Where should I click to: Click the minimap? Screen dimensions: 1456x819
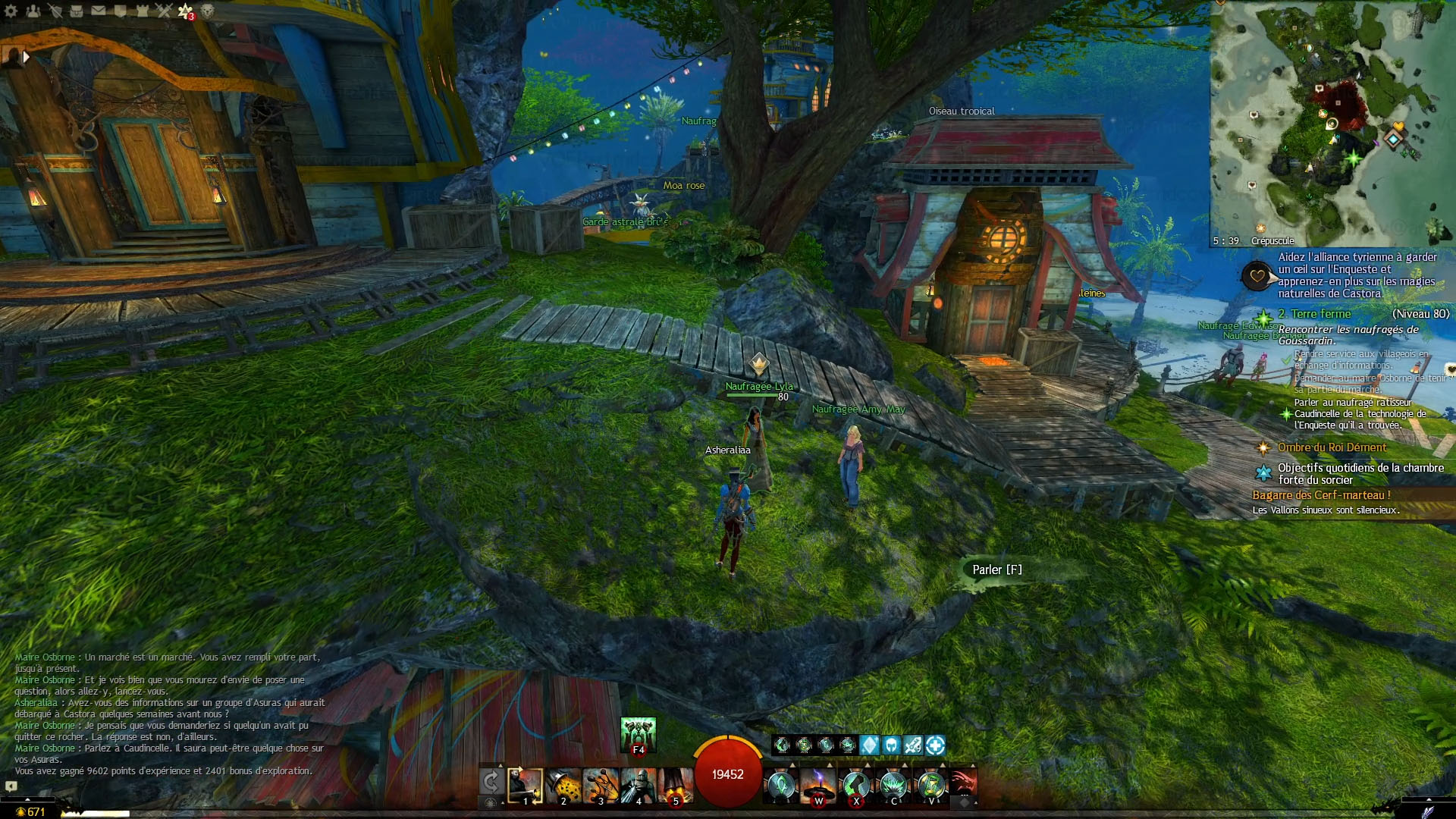1332,121
